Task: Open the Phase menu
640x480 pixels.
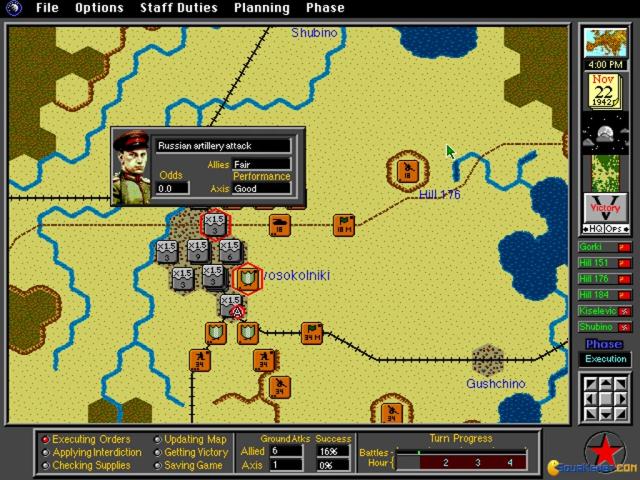Action: tap(325, 8)
